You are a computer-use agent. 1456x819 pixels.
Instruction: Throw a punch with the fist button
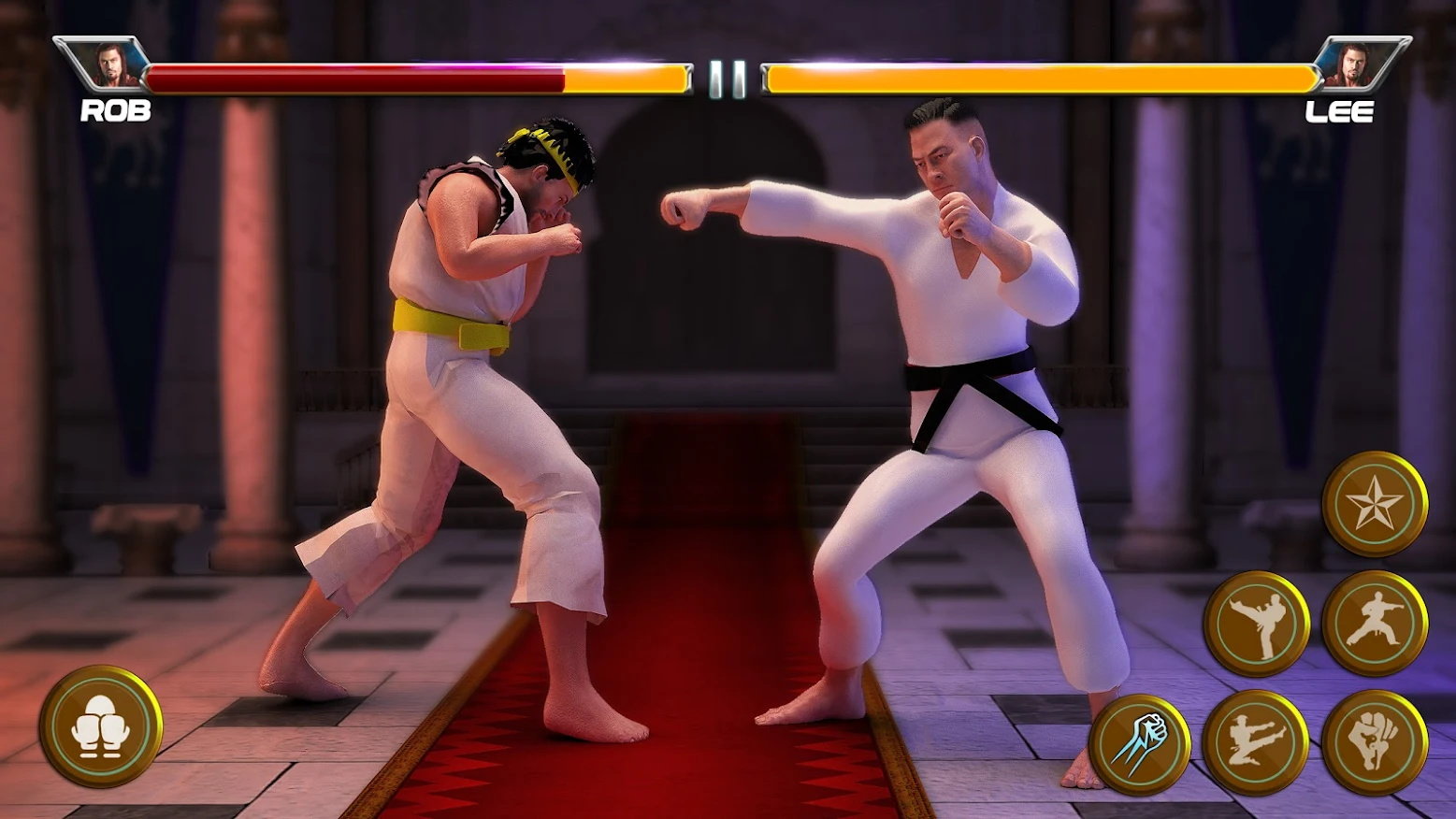tap(1374, 744)
